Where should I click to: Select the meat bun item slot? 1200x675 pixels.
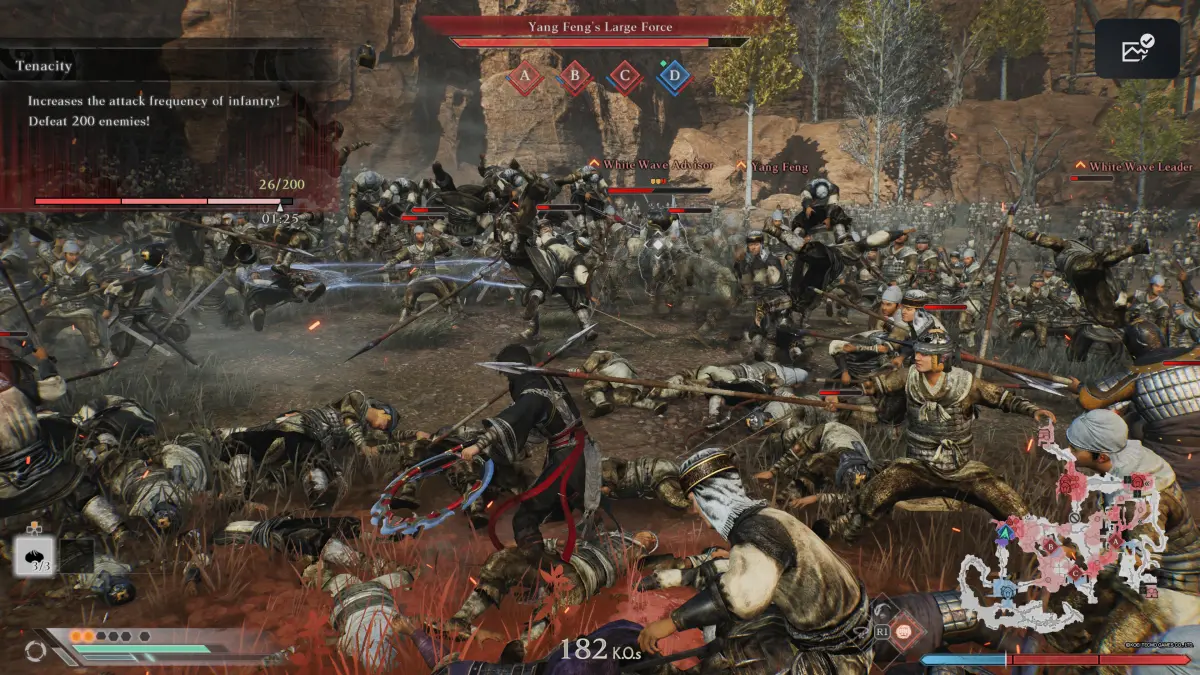[x=36, y=556]
